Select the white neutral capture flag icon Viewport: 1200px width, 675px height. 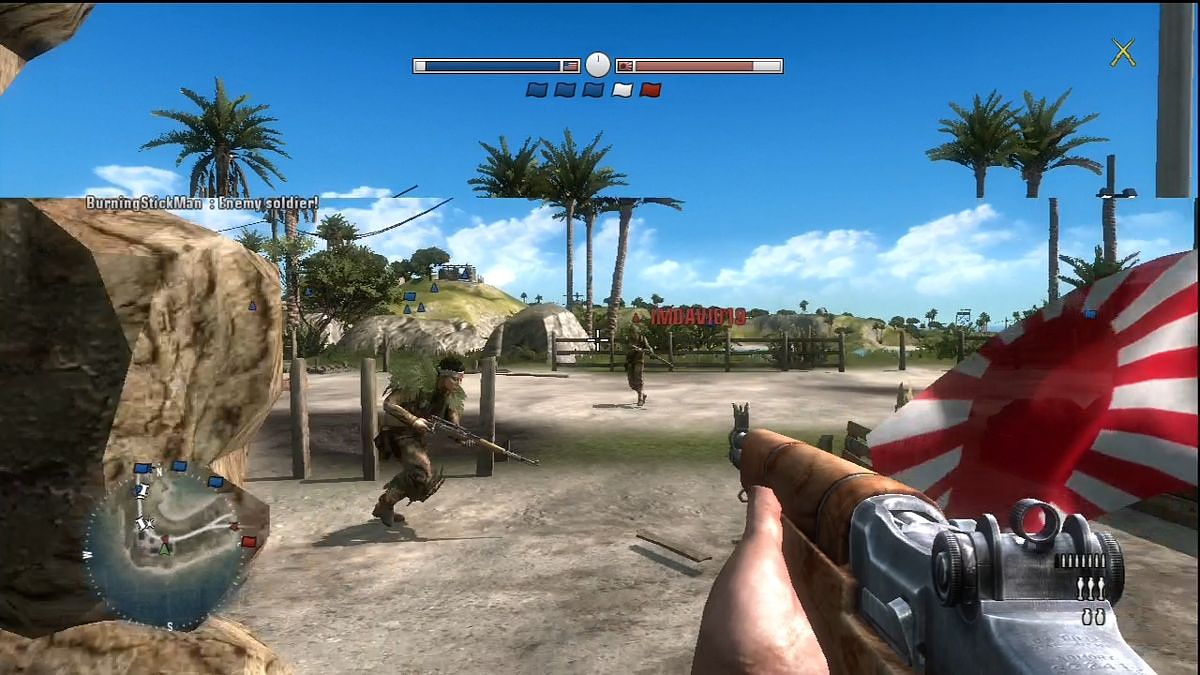[622, 90]
